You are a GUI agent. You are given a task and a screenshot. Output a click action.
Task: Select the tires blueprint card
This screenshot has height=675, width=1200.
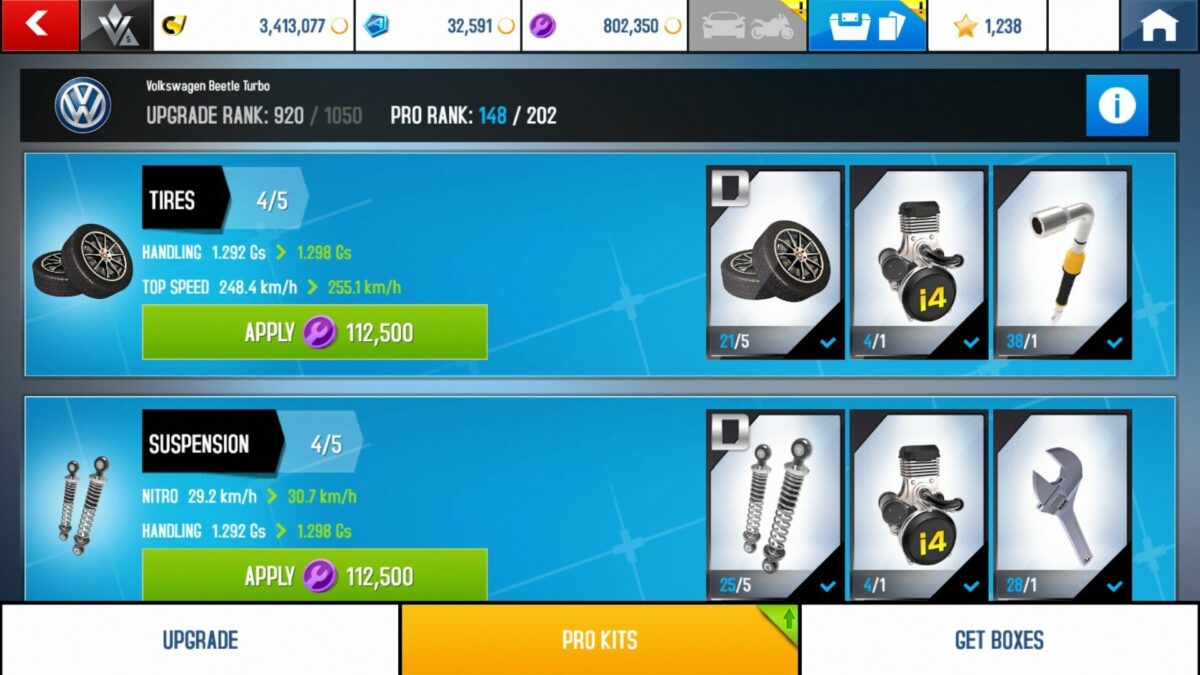[x=775, y=262]
